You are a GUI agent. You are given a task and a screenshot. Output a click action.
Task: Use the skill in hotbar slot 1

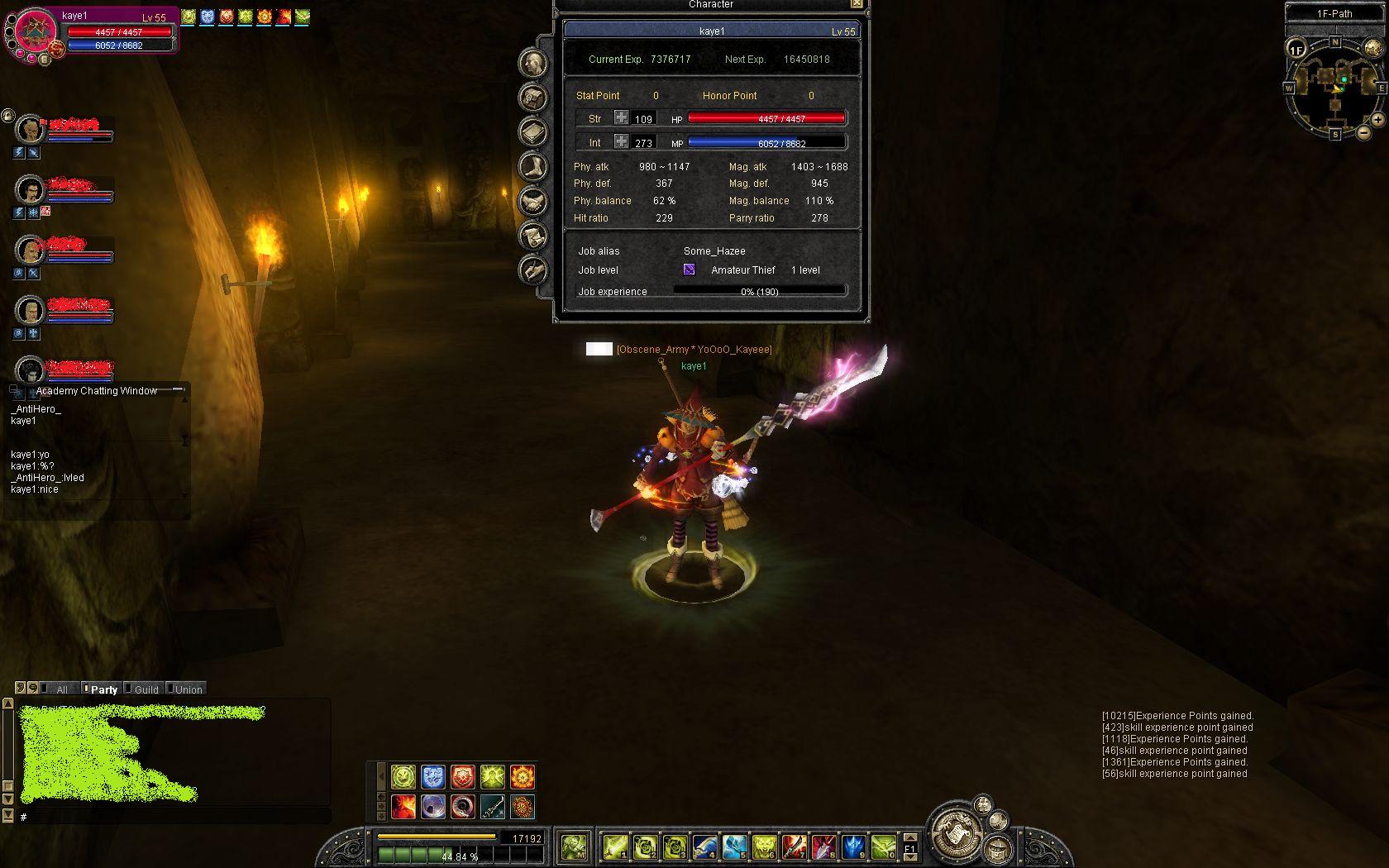(615, 847)
